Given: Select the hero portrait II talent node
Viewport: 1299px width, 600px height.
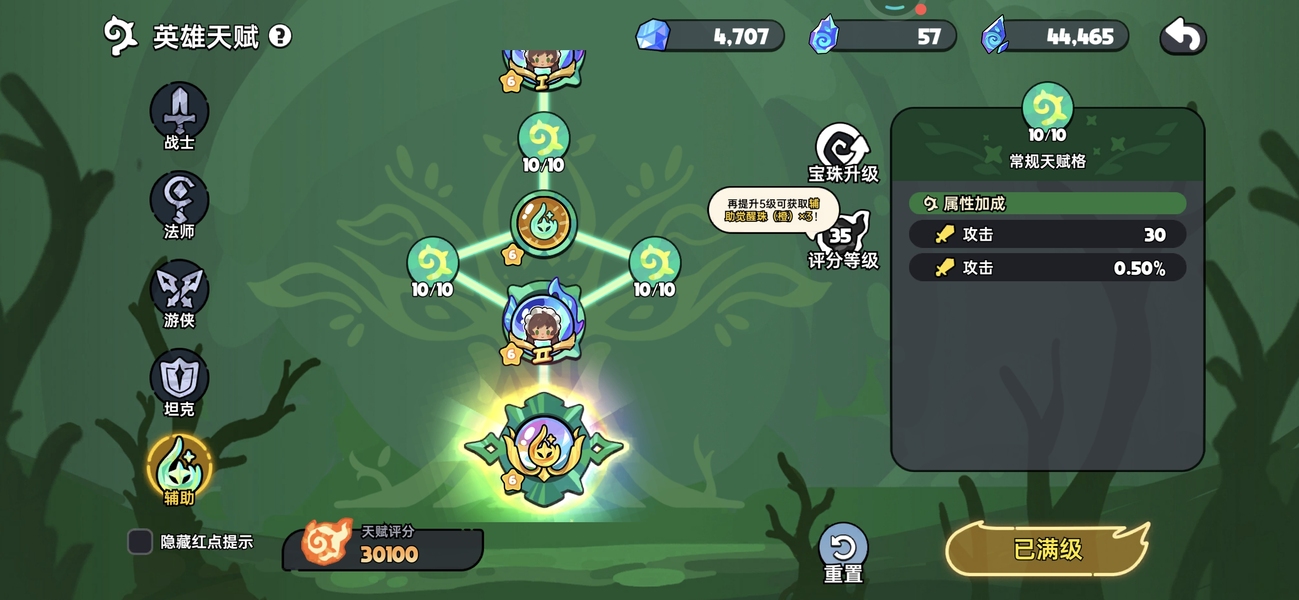Looking at the screenshot, I should [543, 322].
